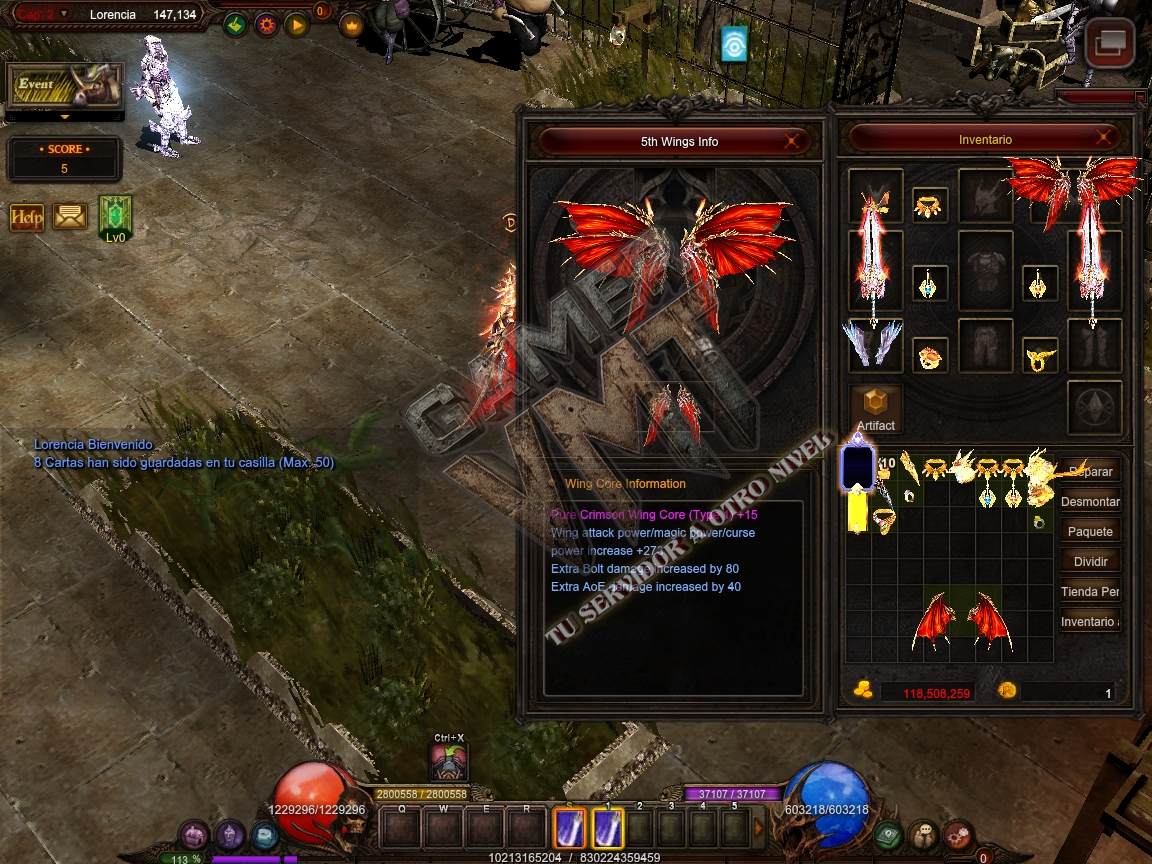Choose the Paquete option

(1089, 531)
